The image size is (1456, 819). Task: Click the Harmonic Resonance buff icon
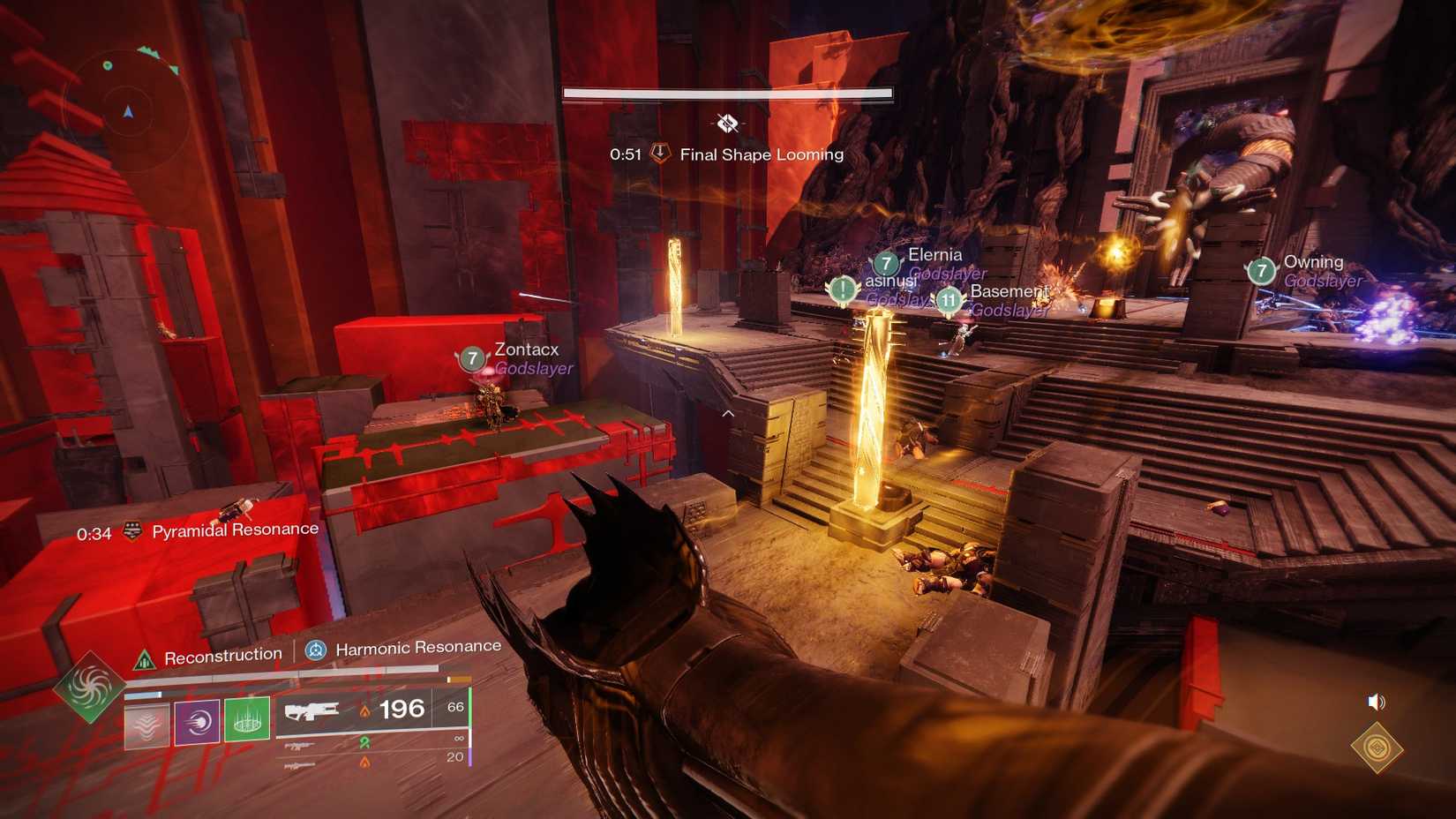pyautogui.click(x=314, y=649)
